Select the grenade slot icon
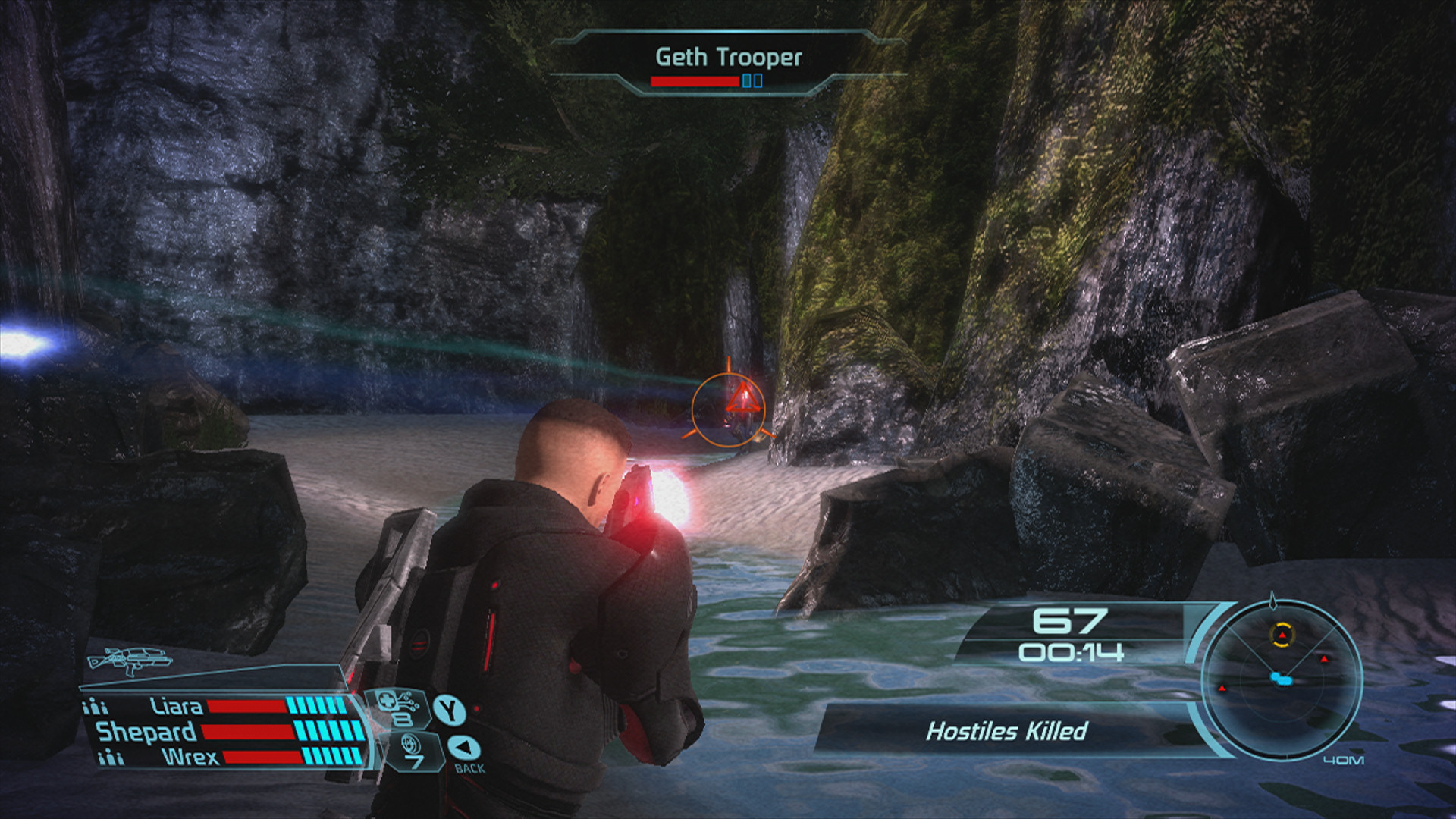 tap(412, 751)
